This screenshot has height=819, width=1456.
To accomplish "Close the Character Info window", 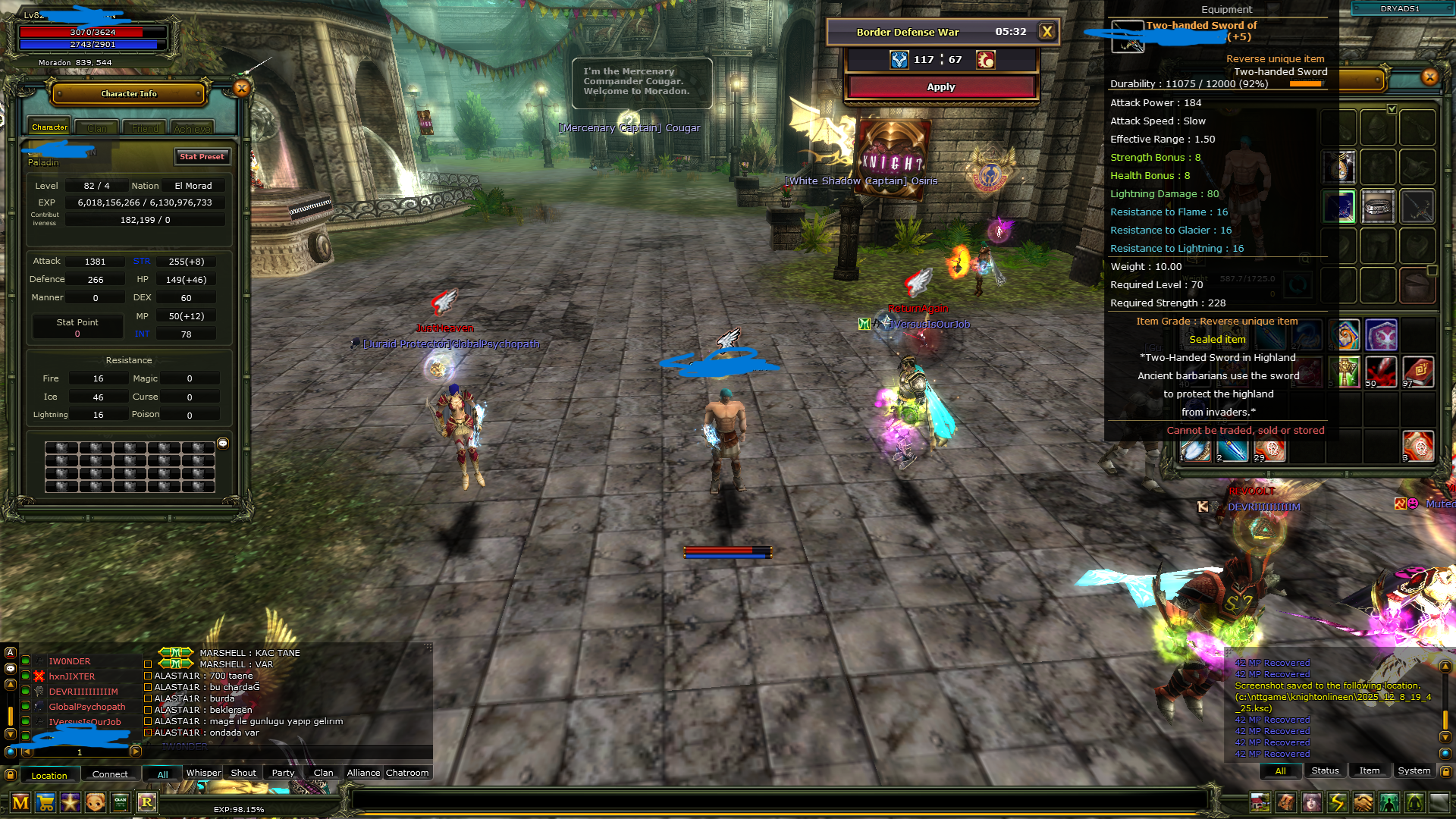I will click(241, 89).
